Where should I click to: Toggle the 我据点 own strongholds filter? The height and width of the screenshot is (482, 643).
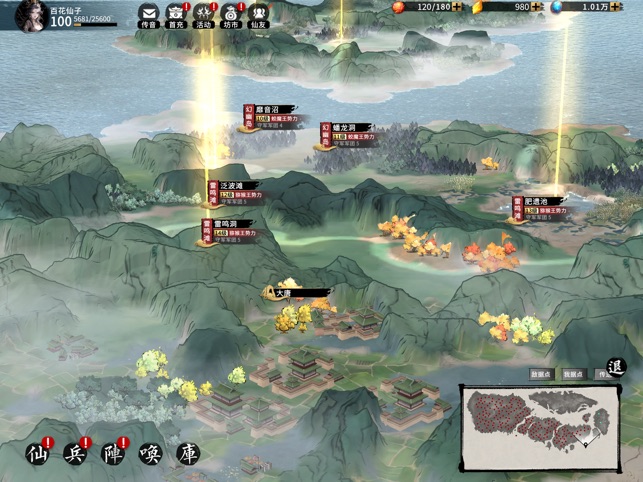pyautogui.click(x=572, y=374)
